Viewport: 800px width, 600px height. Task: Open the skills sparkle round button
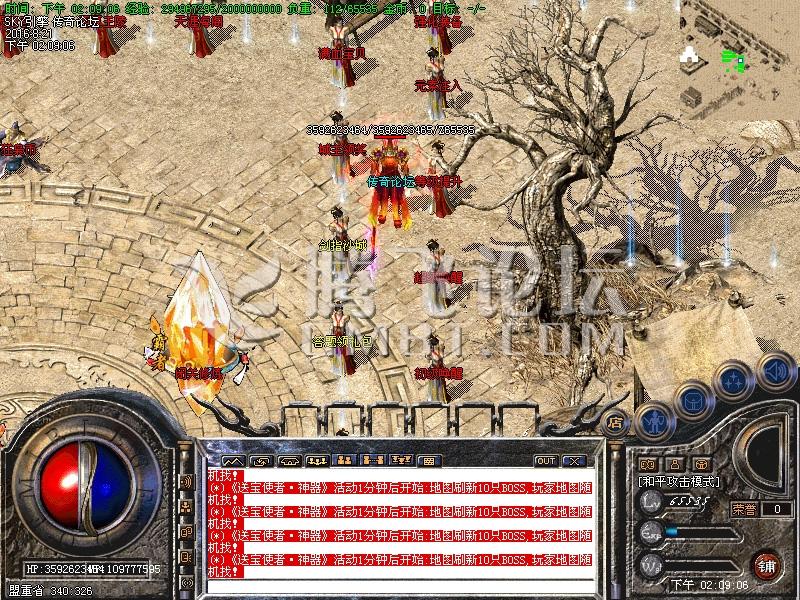[735, 382]
